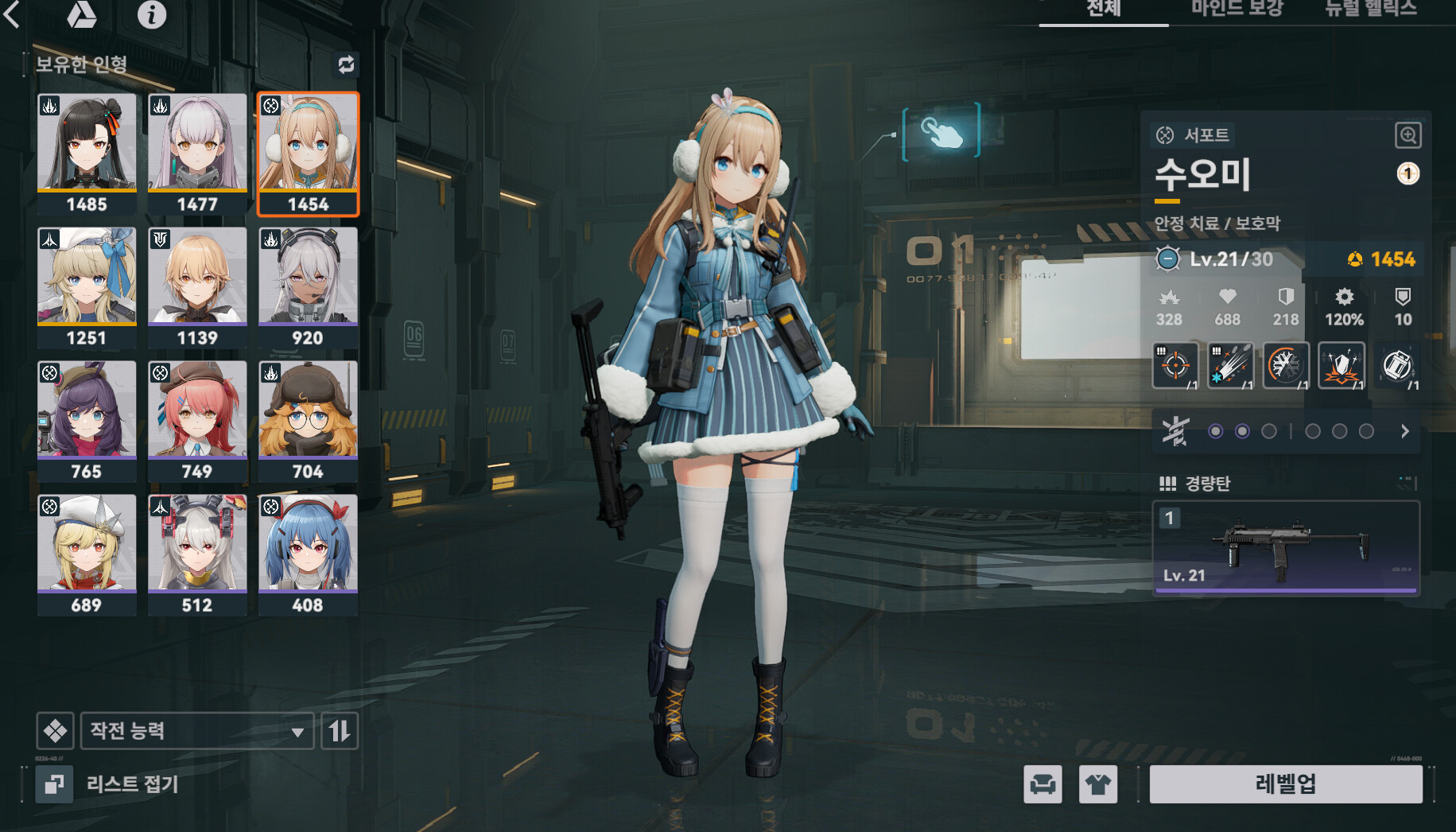
Task: Click the 레벨업 level up button
Action: pyautogui.click(x=1285, y=784)
